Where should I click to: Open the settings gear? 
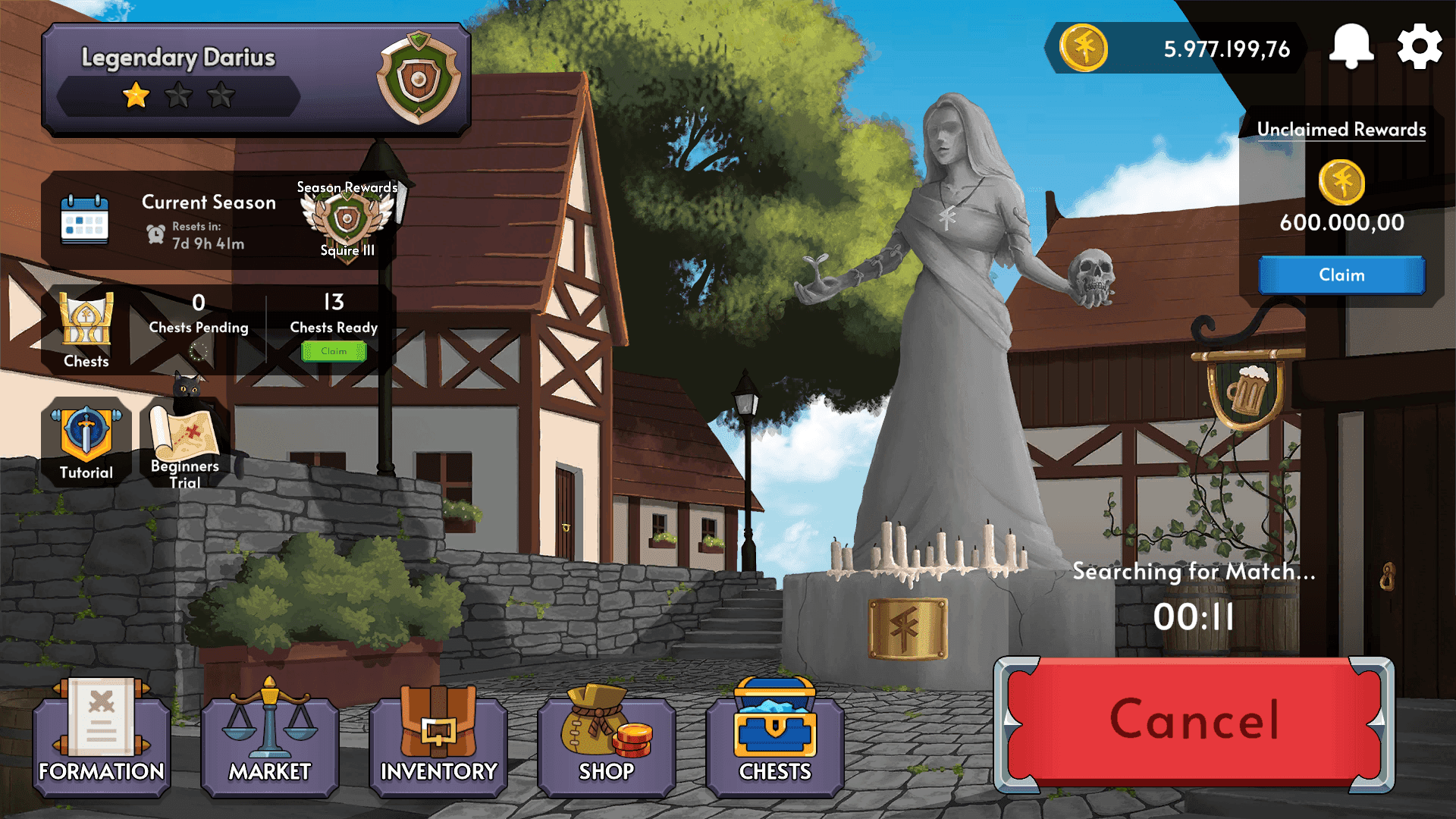coord(1419,45)
